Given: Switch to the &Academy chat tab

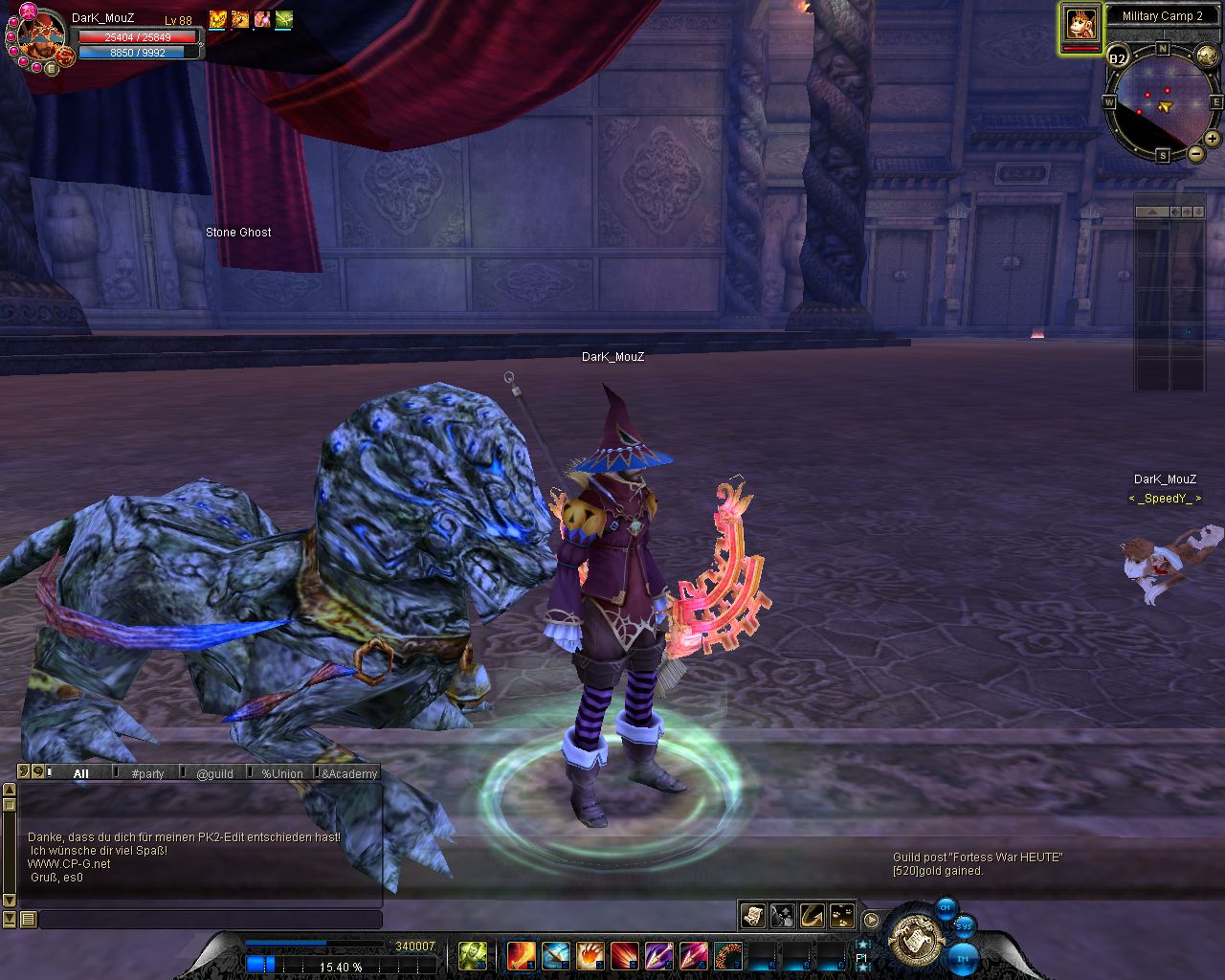Looking at the screenshot, I should [349, 773].
